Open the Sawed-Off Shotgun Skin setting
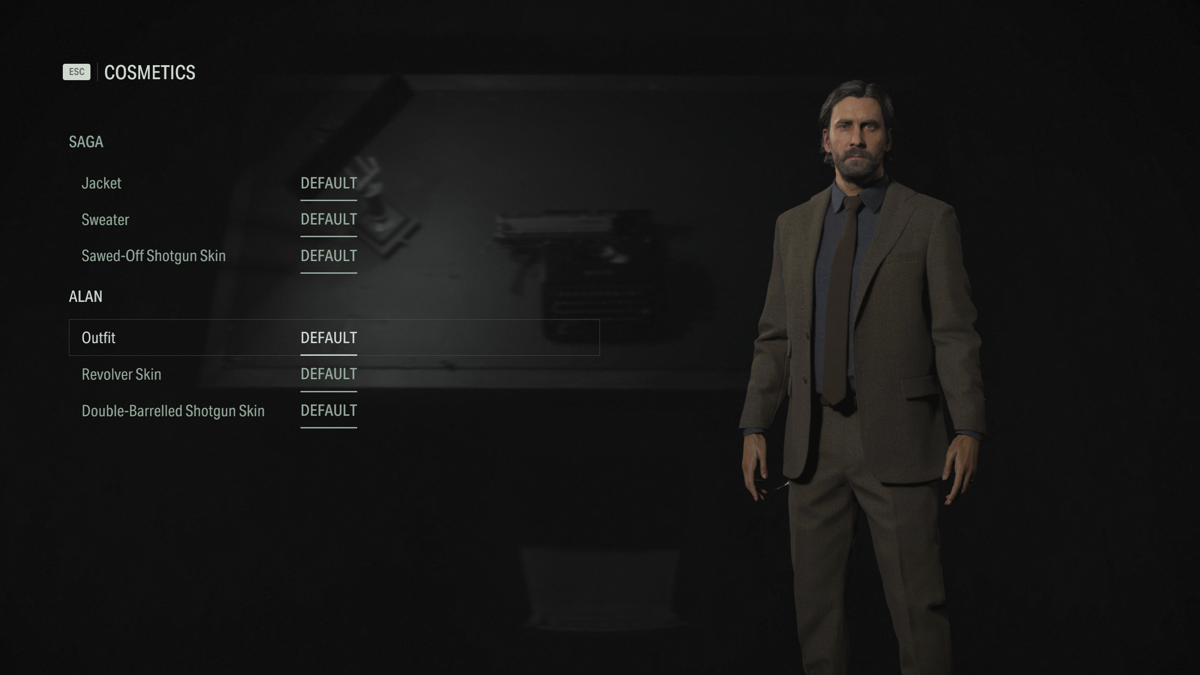1200x675 pixels. (x=154, y=256)
